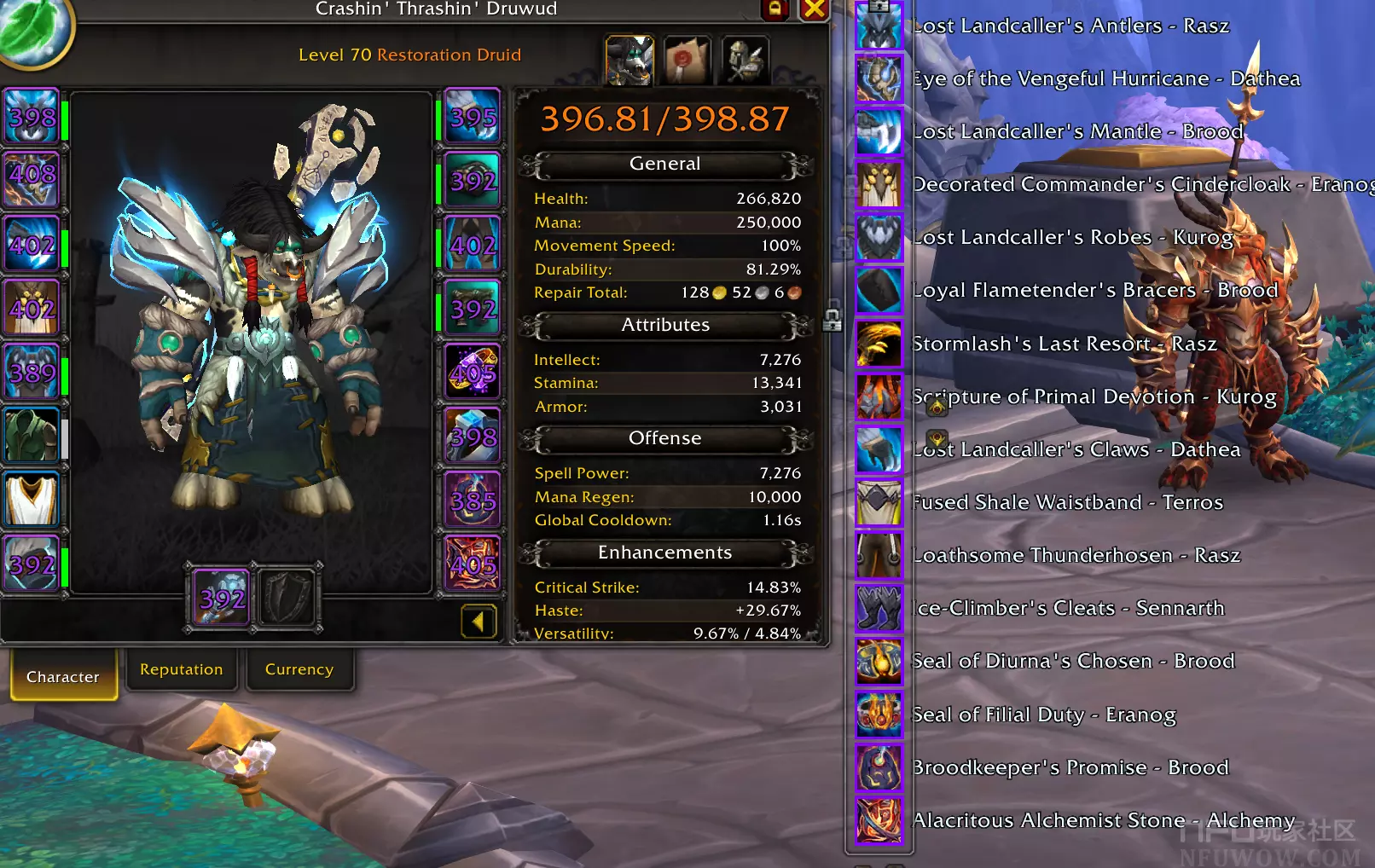Image resolution: width=1375 pixels, height=868 pixels.
Task: Collapse the stats panel with yellow arrow
Action: pyautogui.click(x=478, y=622)
